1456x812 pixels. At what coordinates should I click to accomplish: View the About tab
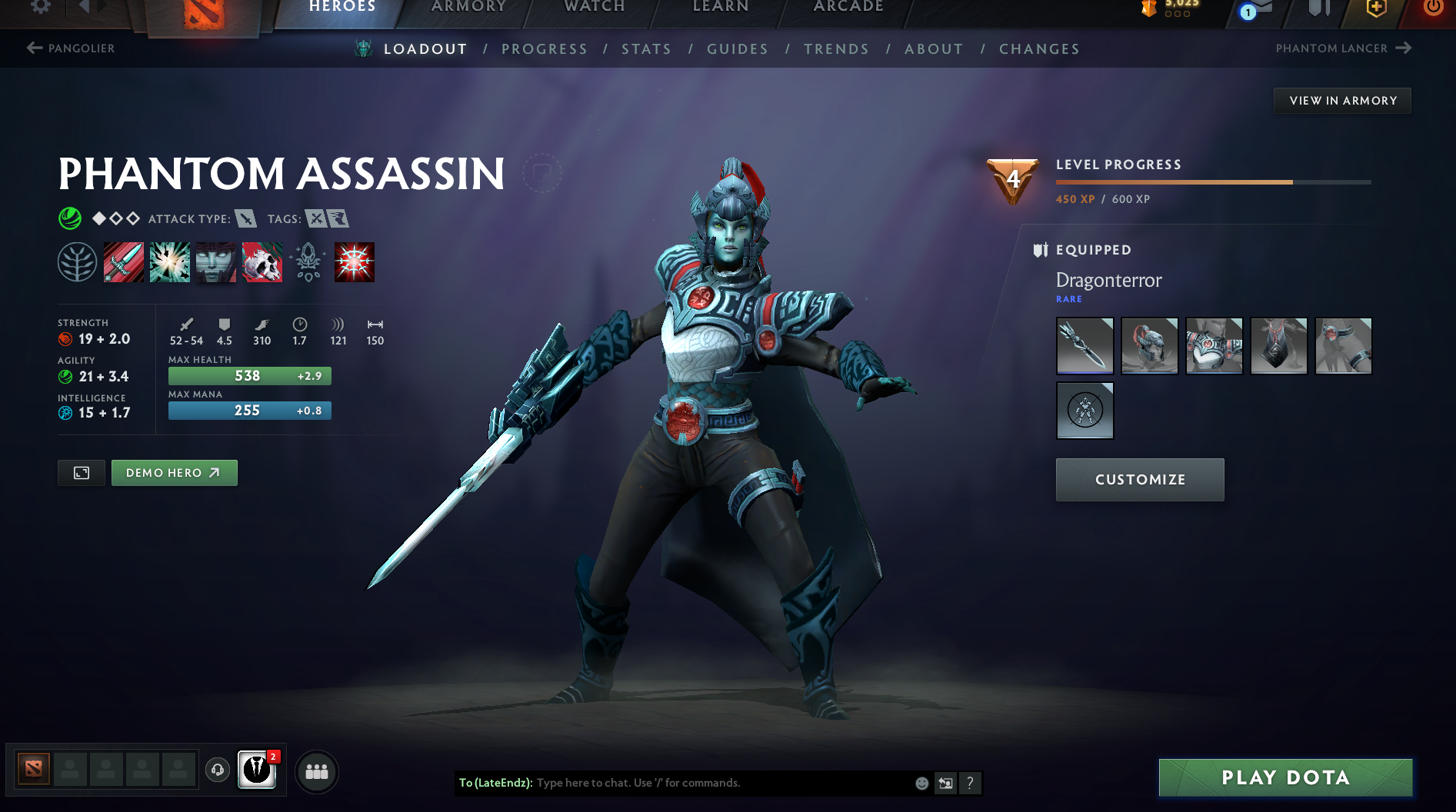(x=934, y=49)
